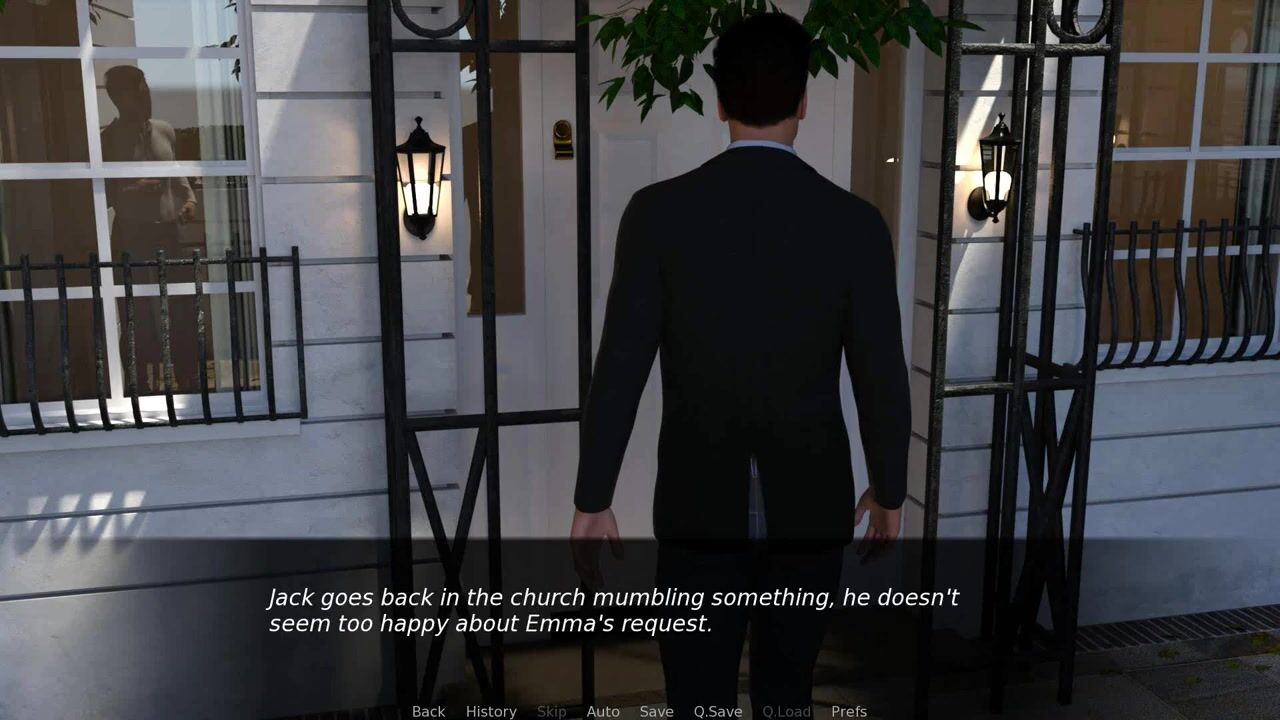Open the dialogue History log

click(491, 711)
